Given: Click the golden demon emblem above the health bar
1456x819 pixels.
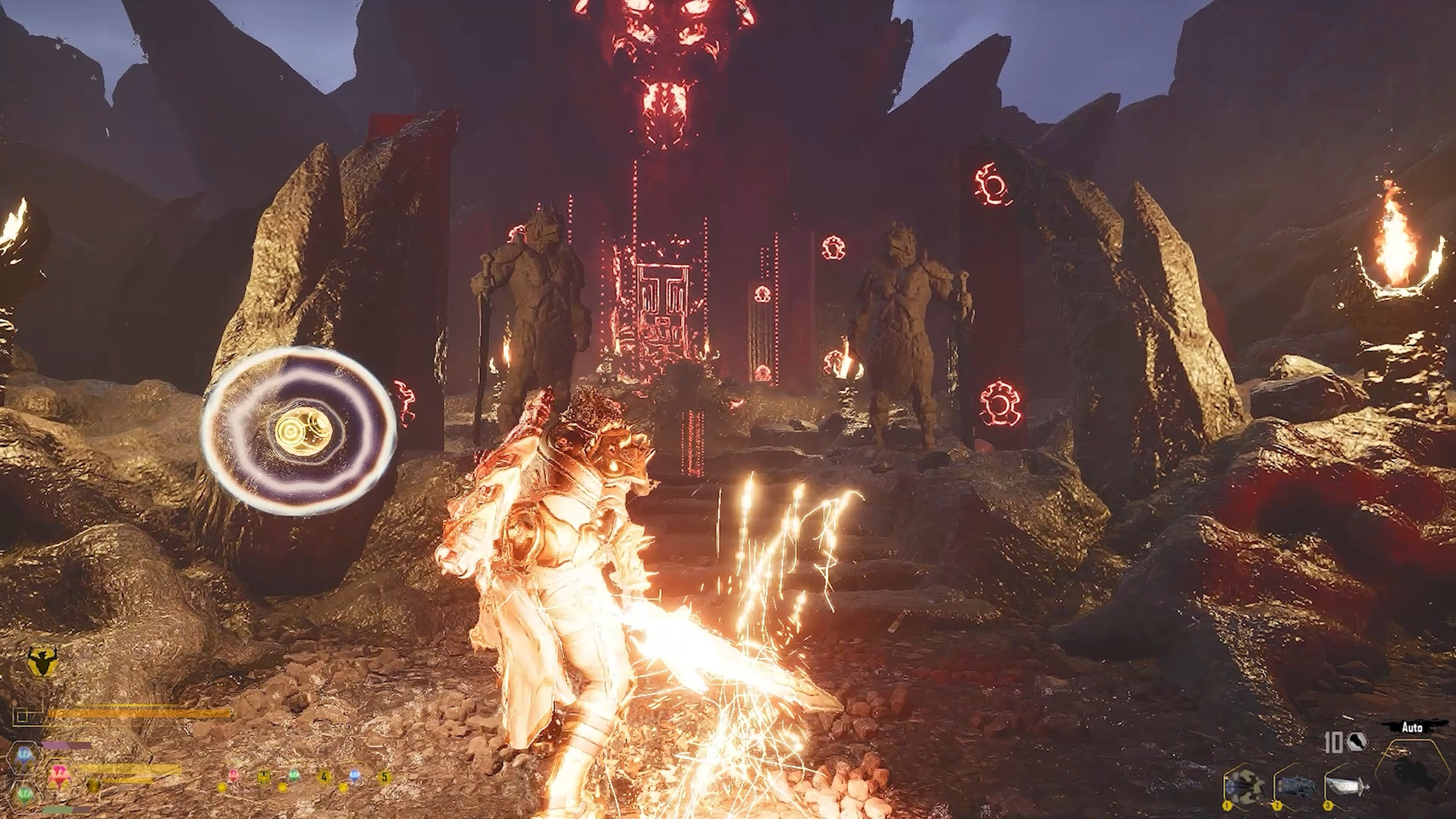Looking at the screenshot, I should 42,659.
